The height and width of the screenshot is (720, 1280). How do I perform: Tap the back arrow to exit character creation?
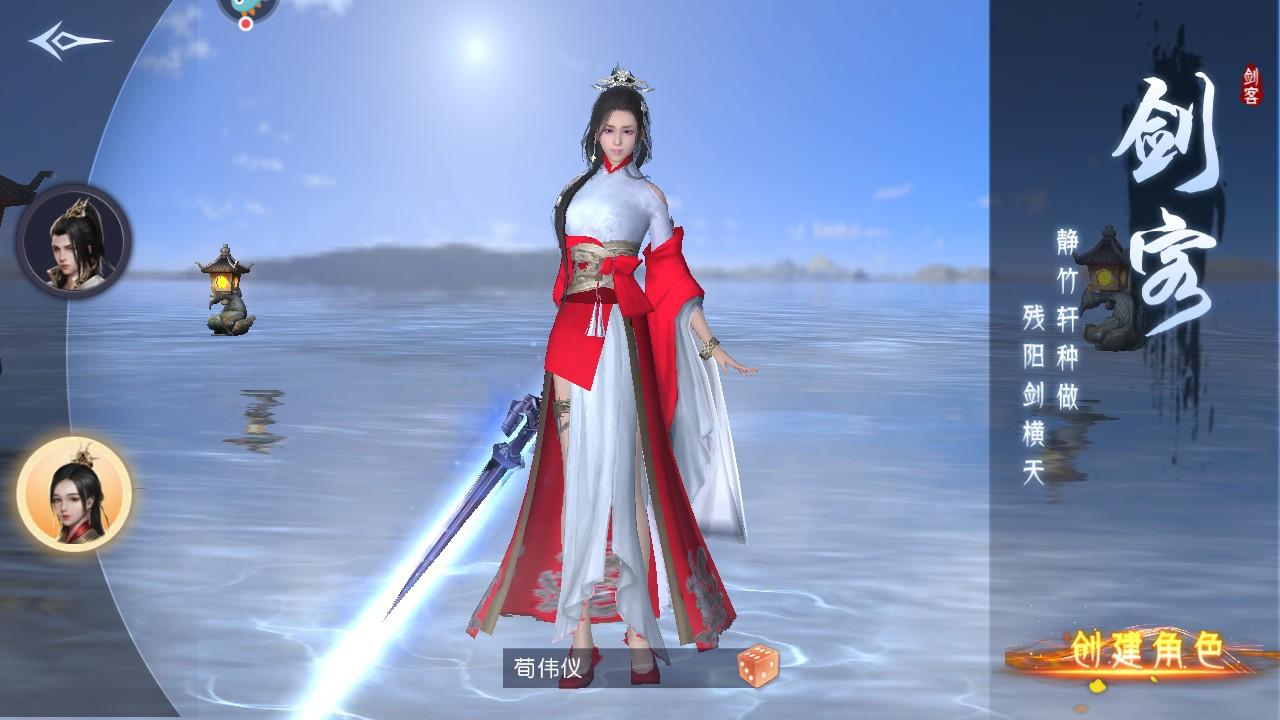[x=63, y=40]
